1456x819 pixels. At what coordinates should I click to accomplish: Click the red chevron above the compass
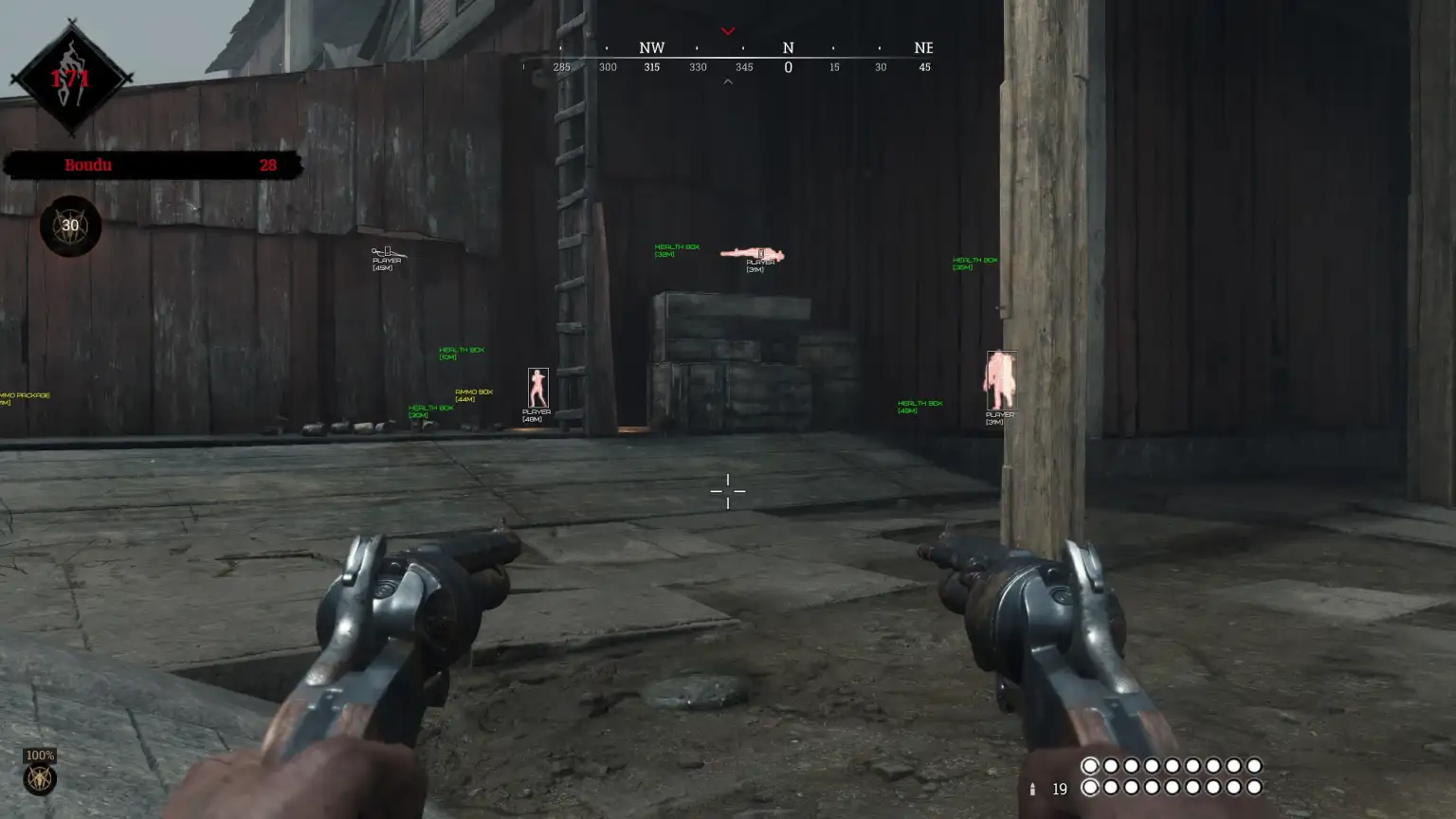pyautogui.click(x=728, y=30)
